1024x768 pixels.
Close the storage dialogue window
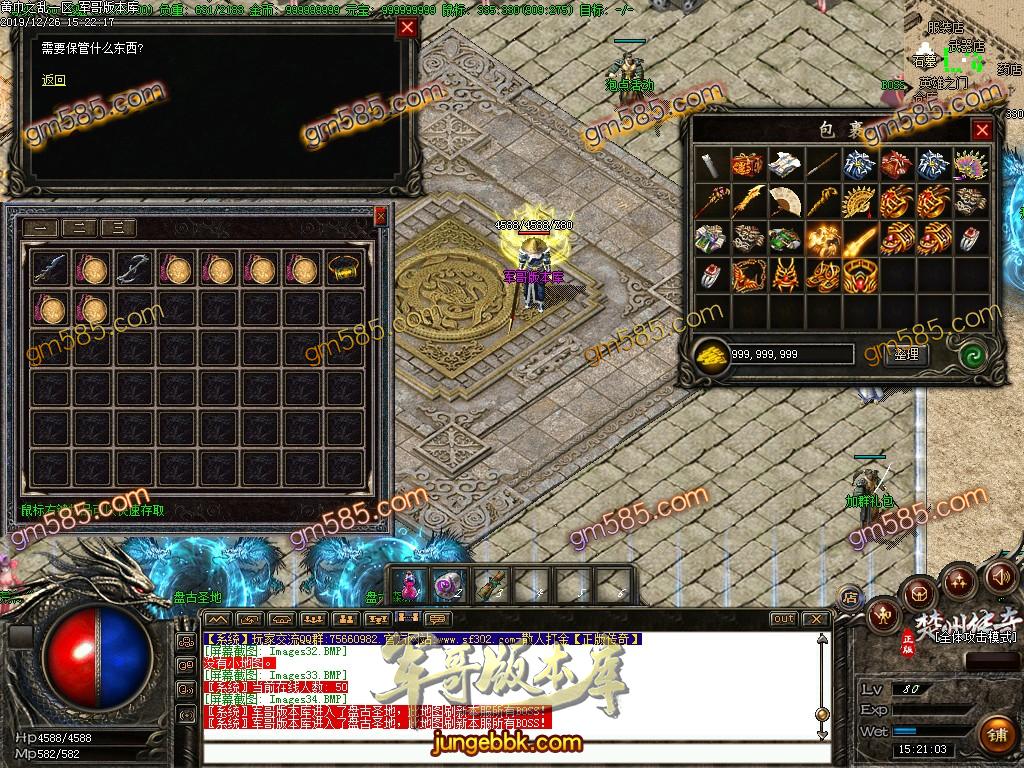[x=407, y=28]
